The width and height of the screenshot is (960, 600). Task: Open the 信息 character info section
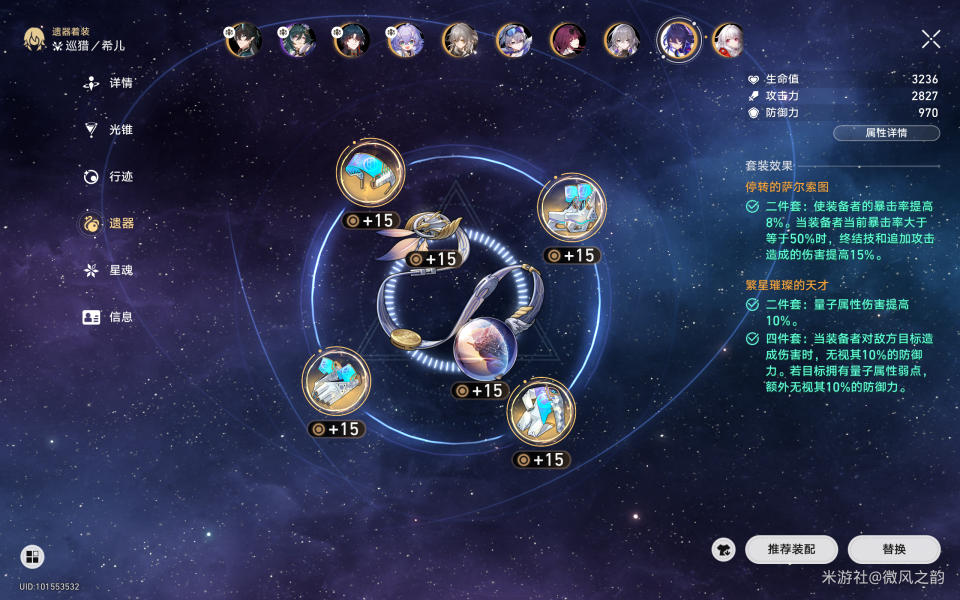coord(109,317)
